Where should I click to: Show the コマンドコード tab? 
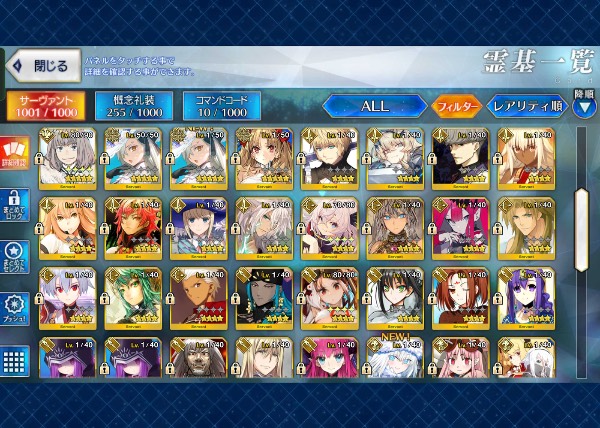click(x=221, y=105)
